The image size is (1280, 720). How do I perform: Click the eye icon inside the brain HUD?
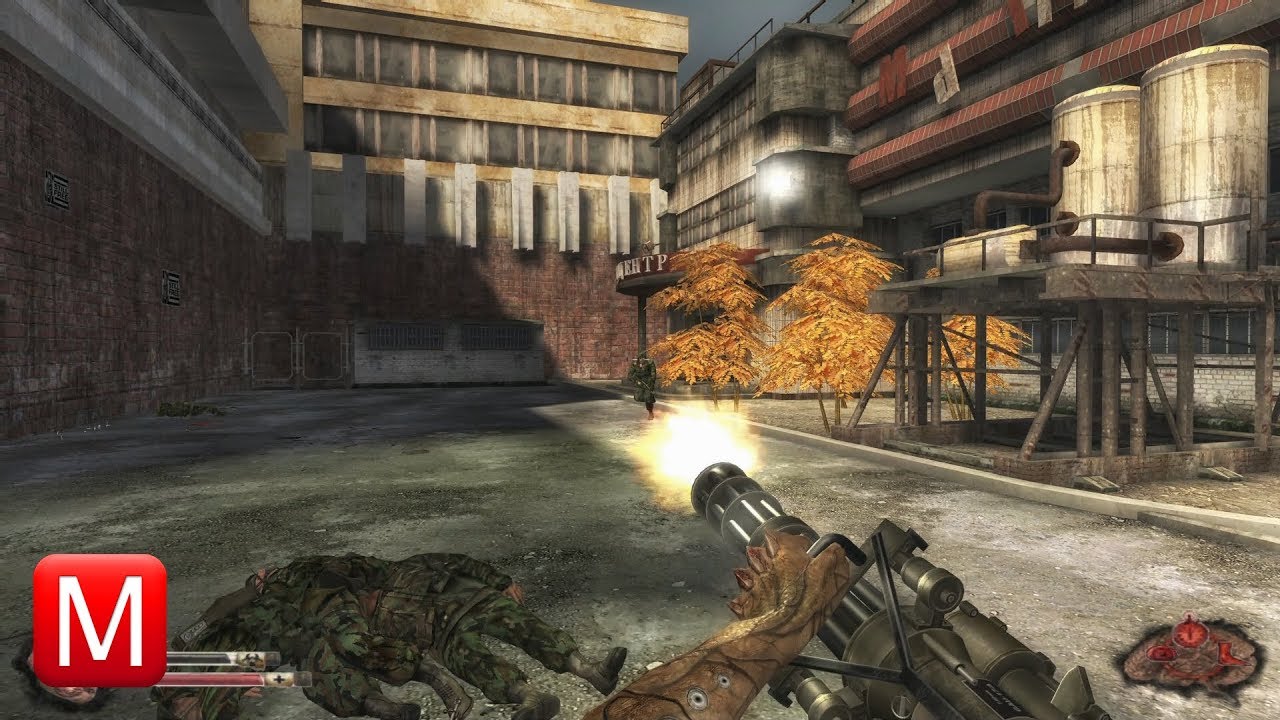pos(1160,653)
